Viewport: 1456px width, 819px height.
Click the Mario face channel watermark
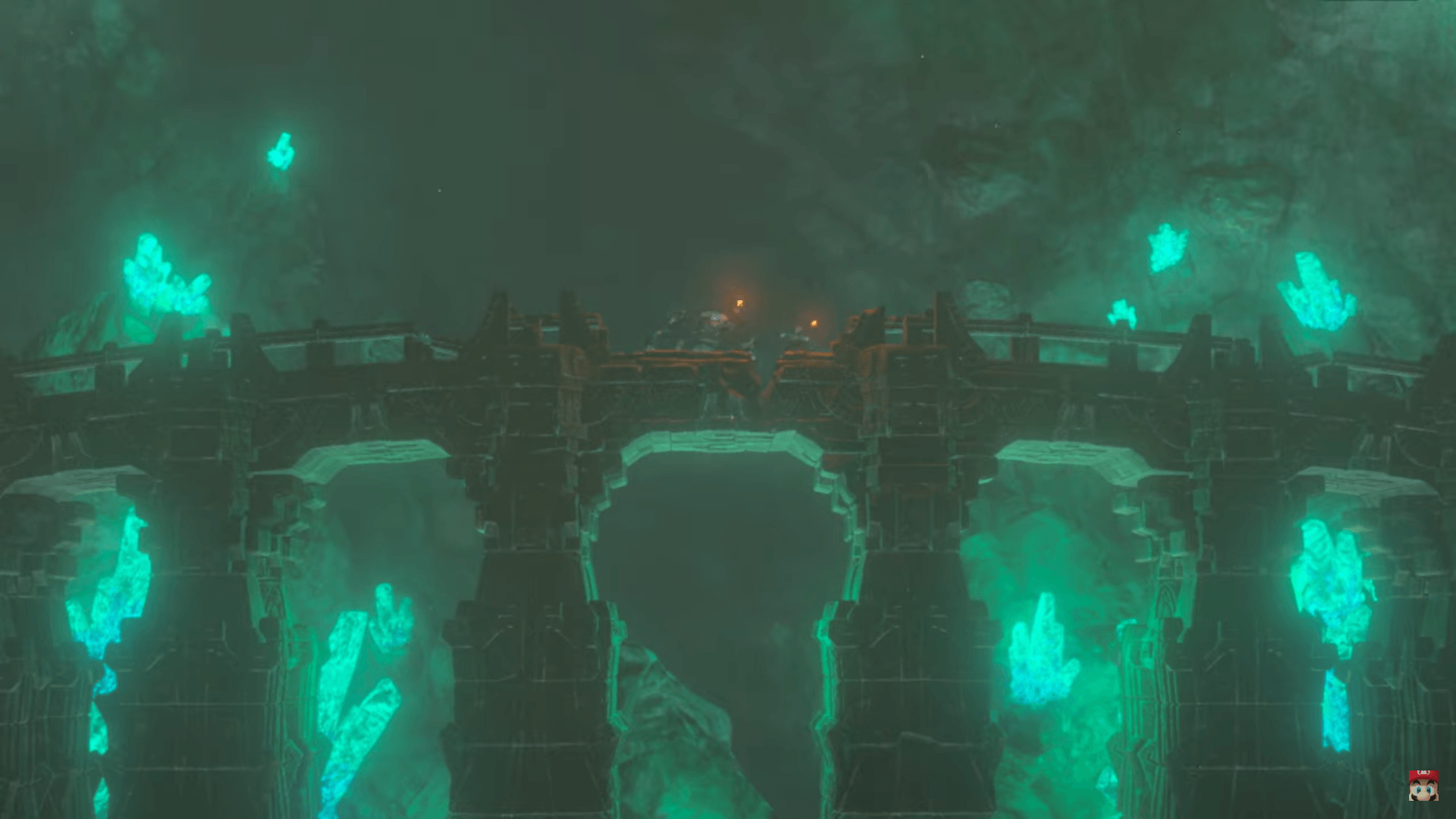[1423, 786]
